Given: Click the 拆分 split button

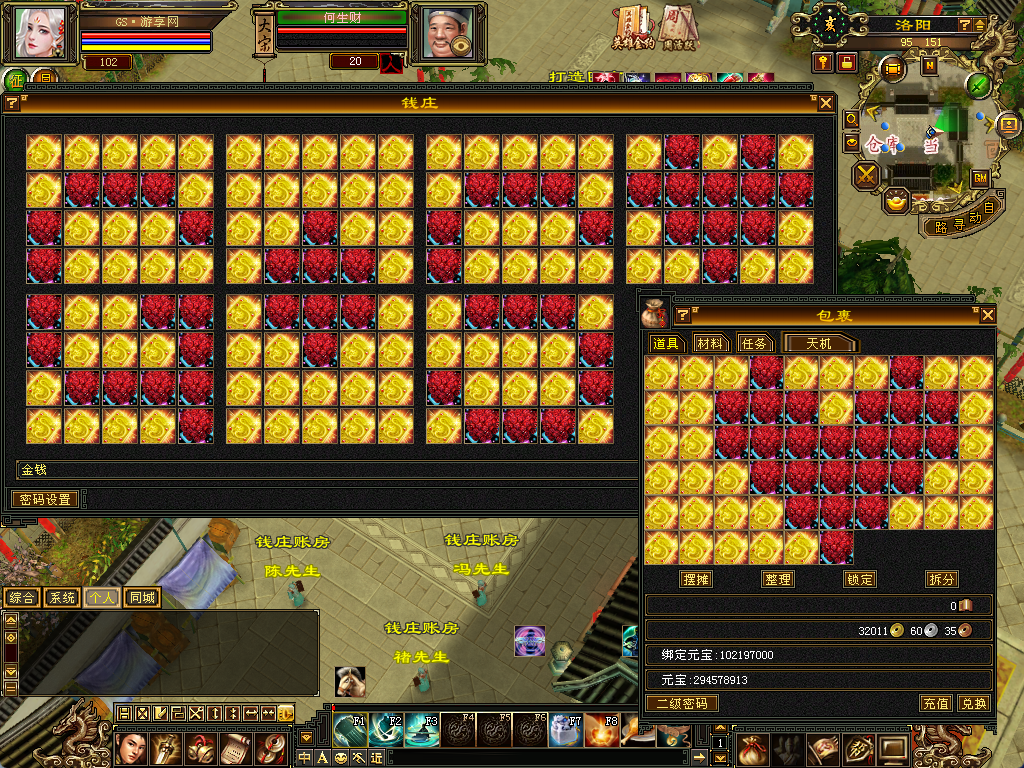Looking at the screenshot, I should click(x=942, y=579).
